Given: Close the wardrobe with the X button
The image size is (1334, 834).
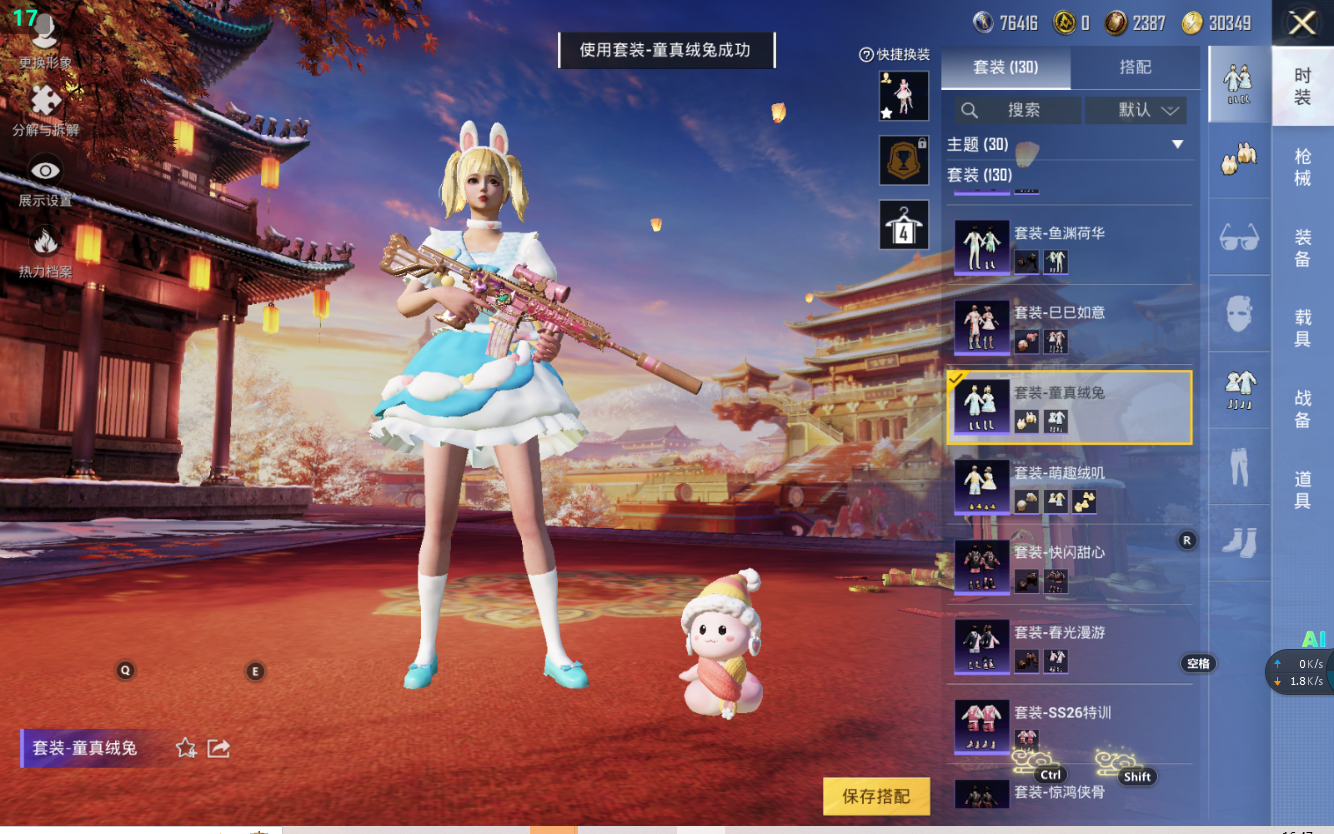Looking at the screenshot, I should pyautogui.click(x=1302, y=23).
